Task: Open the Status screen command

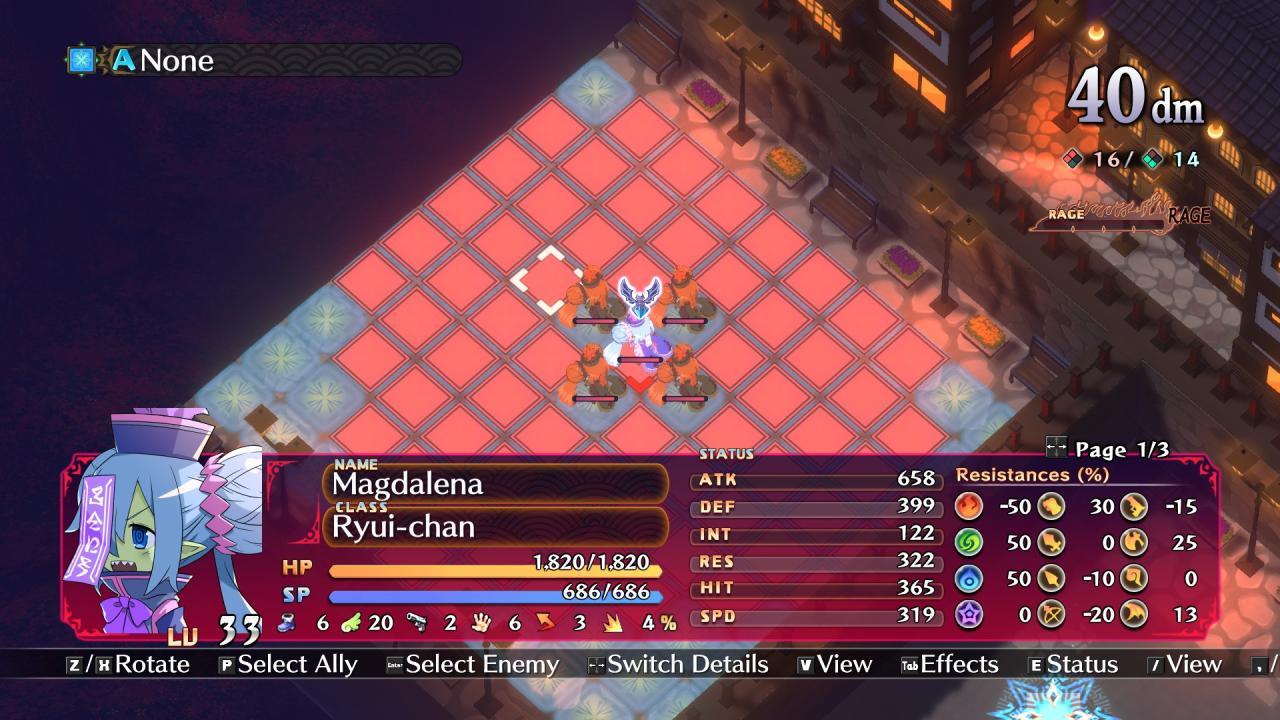Action: tap(1072, 665)
